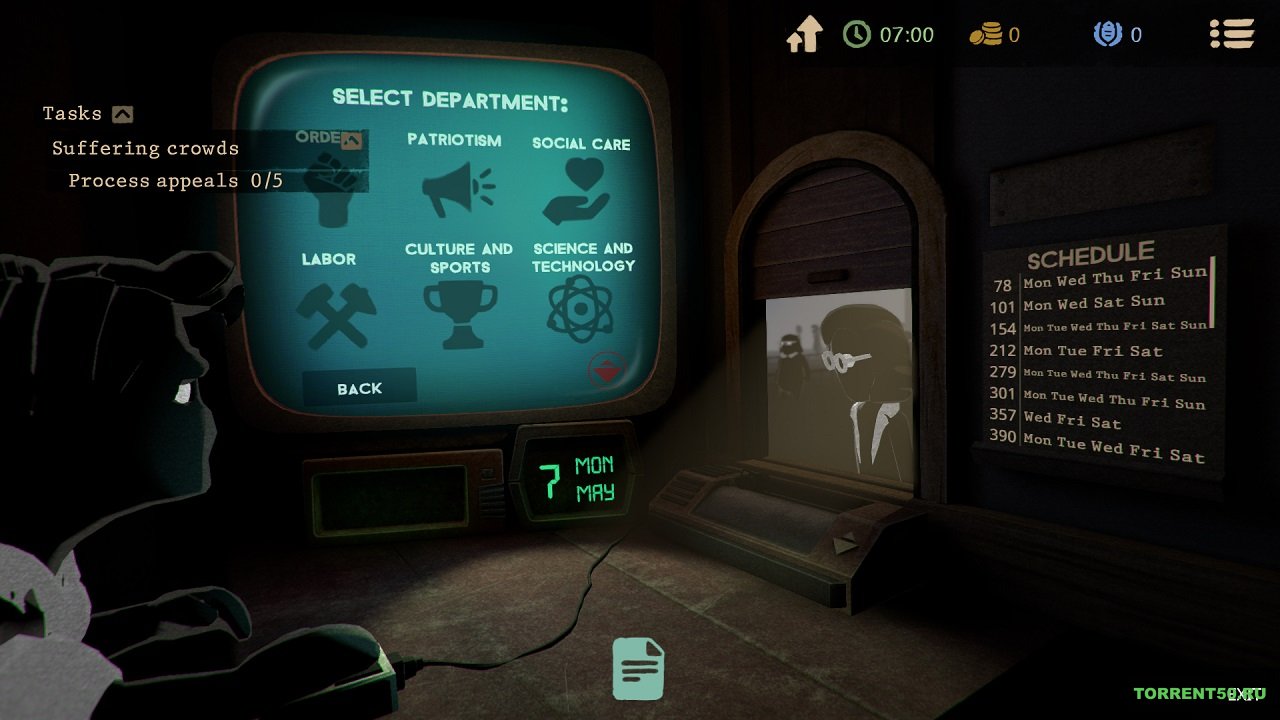Image resolution: width=1280 pixels, height=720 pixels.
Task: Click the red emblem on monitor
Action: pos(607,368)
